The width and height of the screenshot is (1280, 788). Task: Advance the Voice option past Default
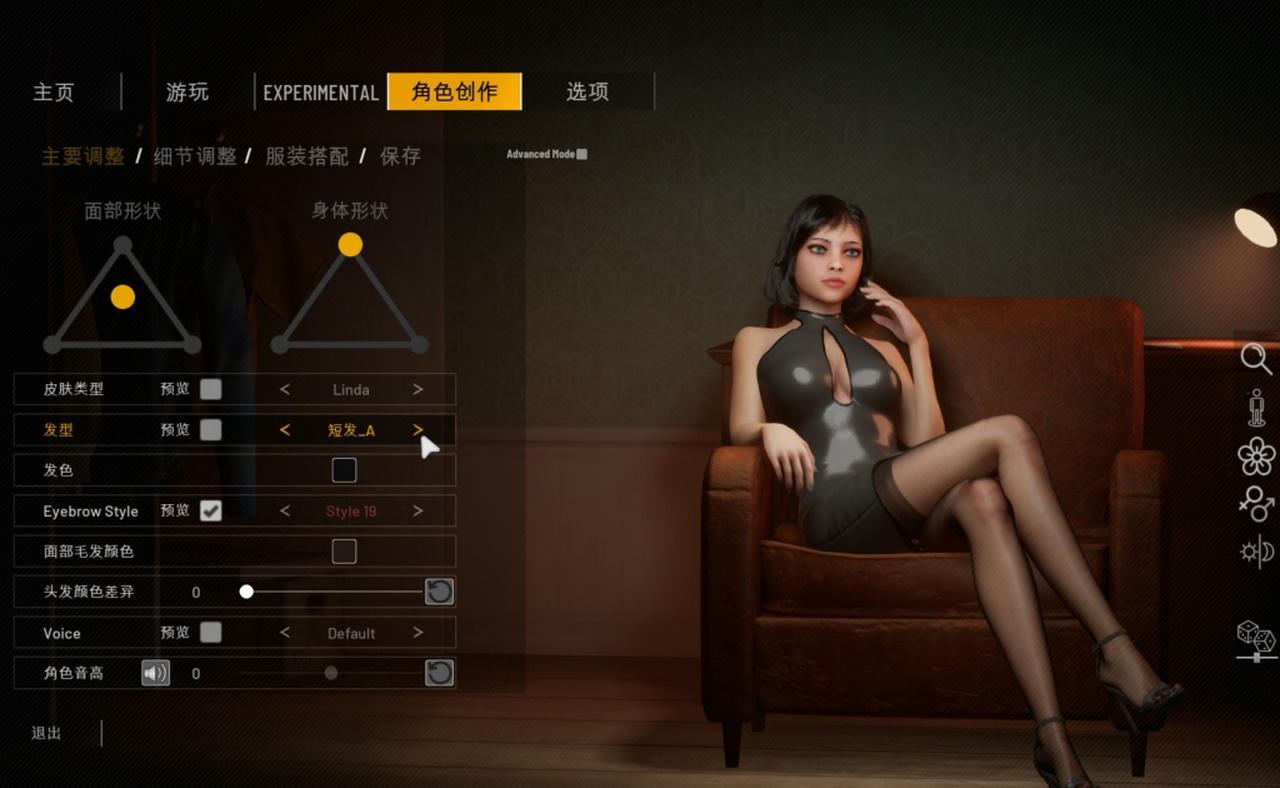(419, 632)
